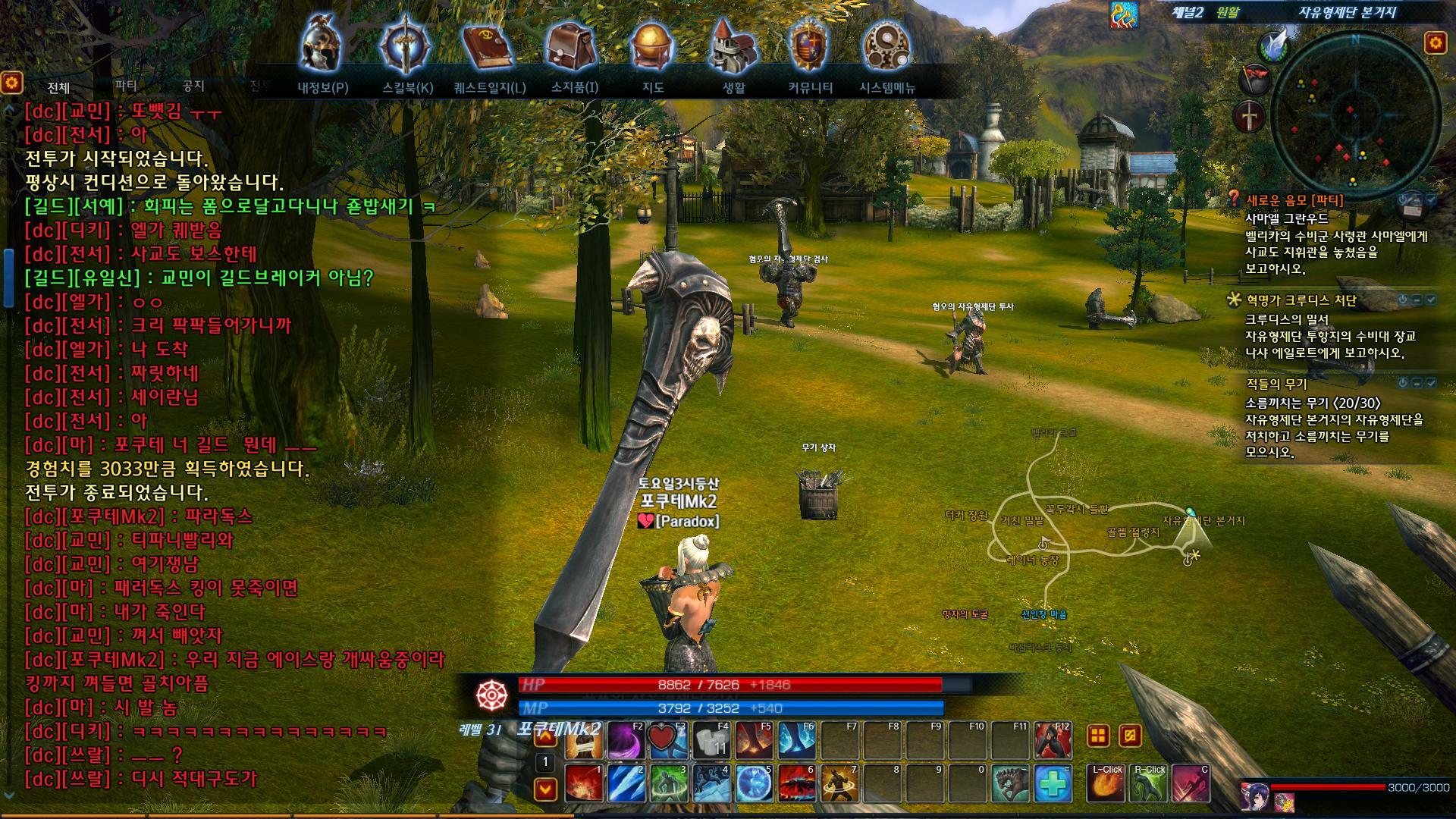This screenshot has width=1456, height=819.
Task: Use the bandage item stack on F4
Action: (x=711, y=739)
